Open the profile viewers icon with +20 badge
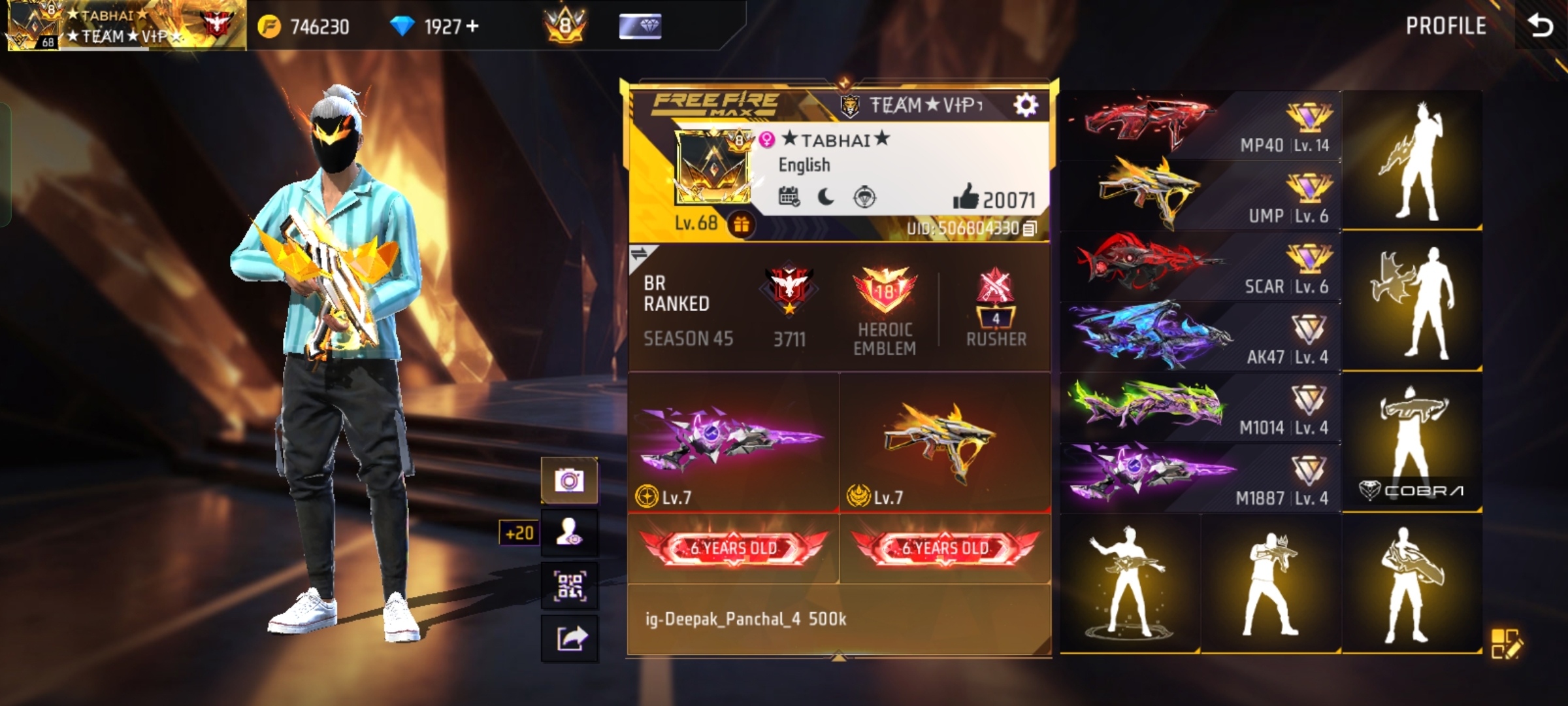Screen dimensions: 1568x706 tap(570, 533)
